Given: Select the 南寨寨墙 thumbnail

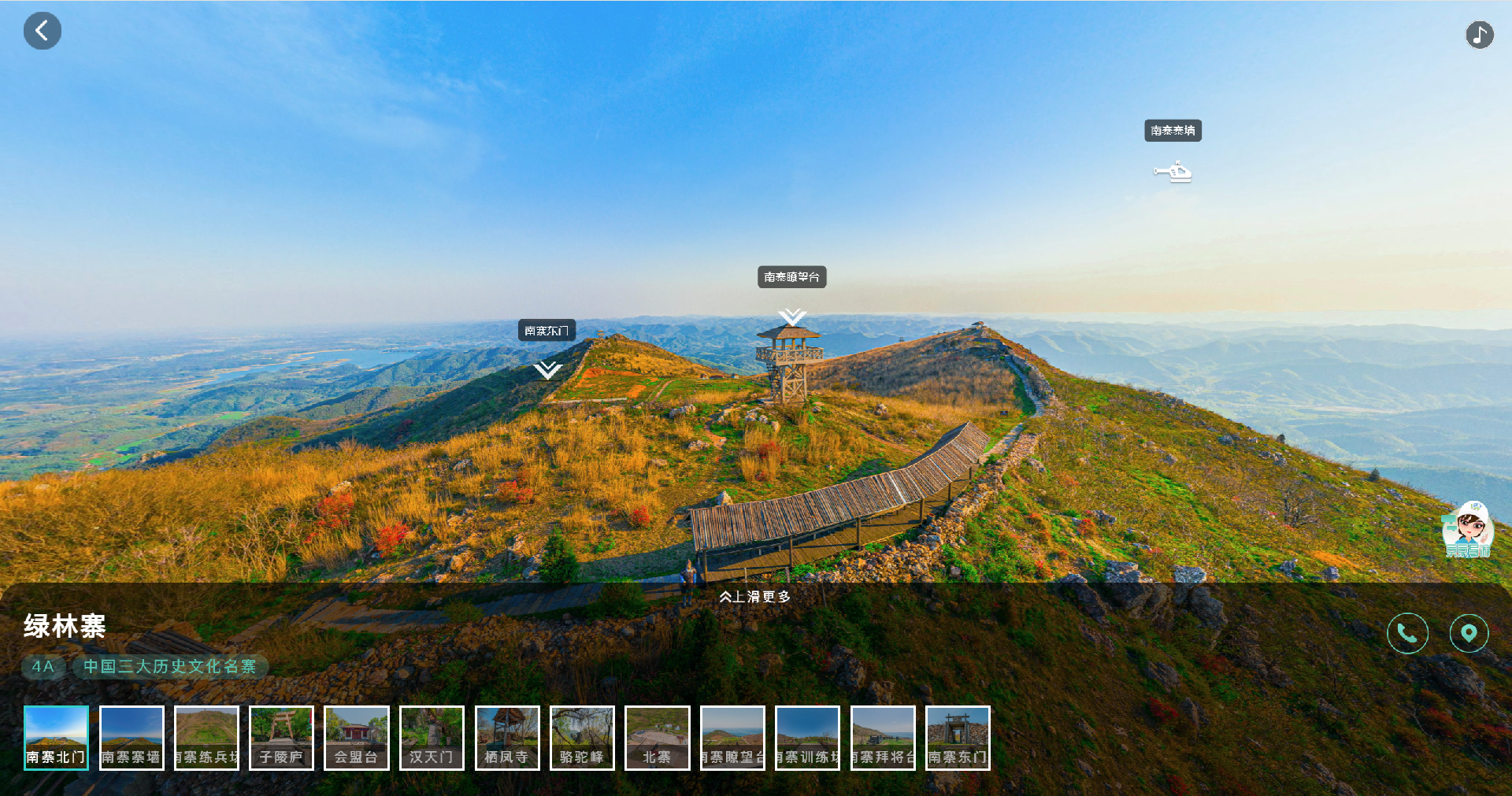Looking at the screenshot, I should pyautogui.click(x=132, y=738).
